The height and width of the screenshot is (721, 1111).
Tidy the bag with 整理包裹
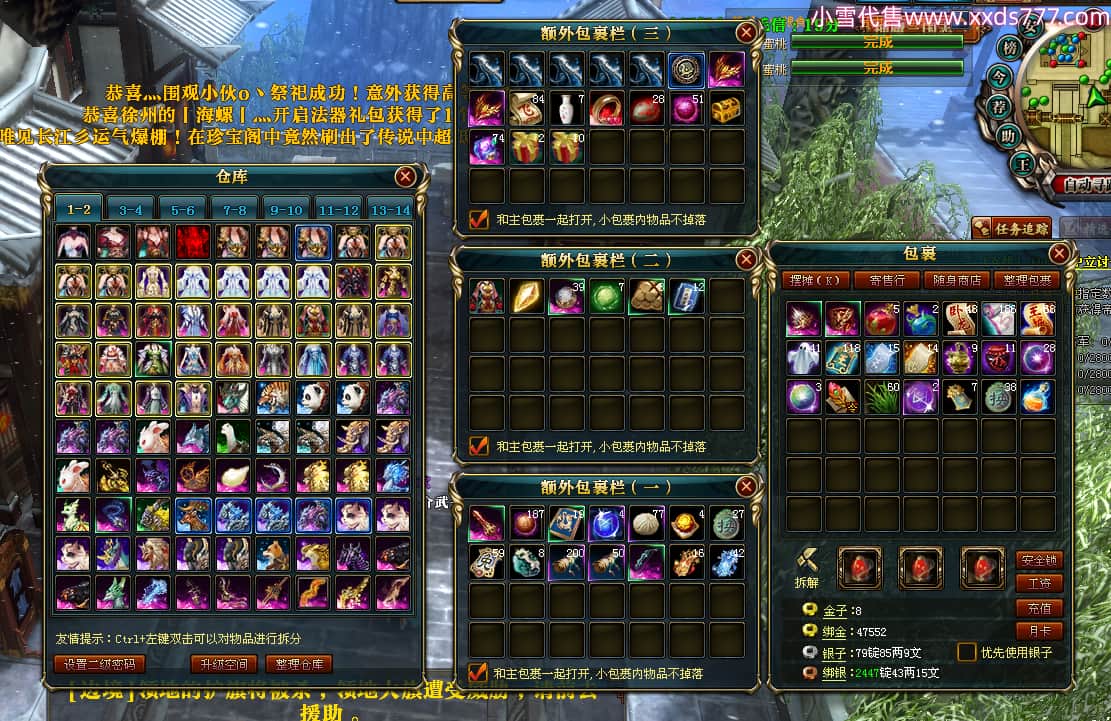point(1027,280)
